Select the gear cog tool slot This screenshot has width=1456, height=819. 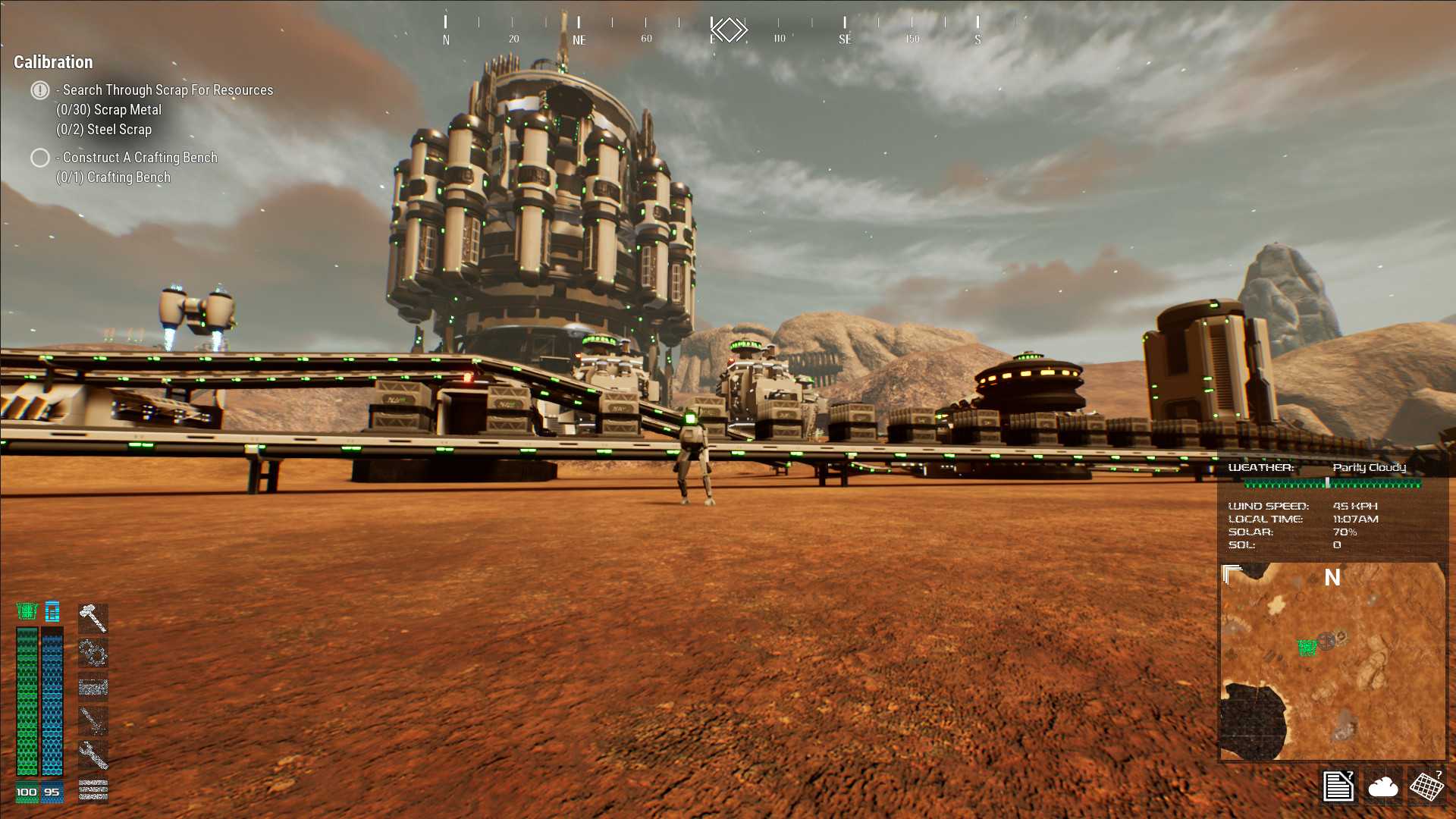click(93, 652)
